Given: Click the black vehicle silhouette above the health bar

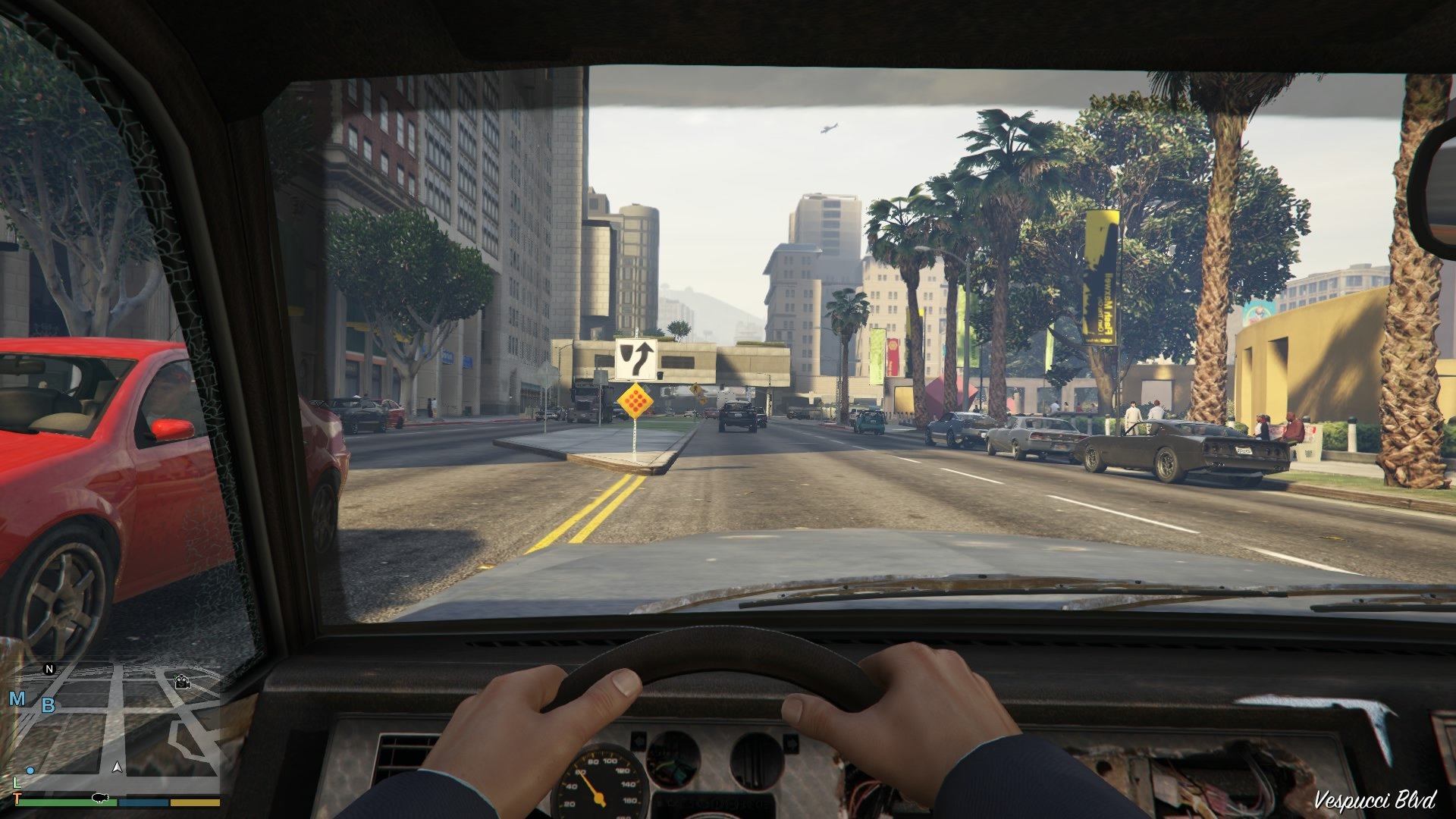Looking at the screenshot, I should pos(100,798).
